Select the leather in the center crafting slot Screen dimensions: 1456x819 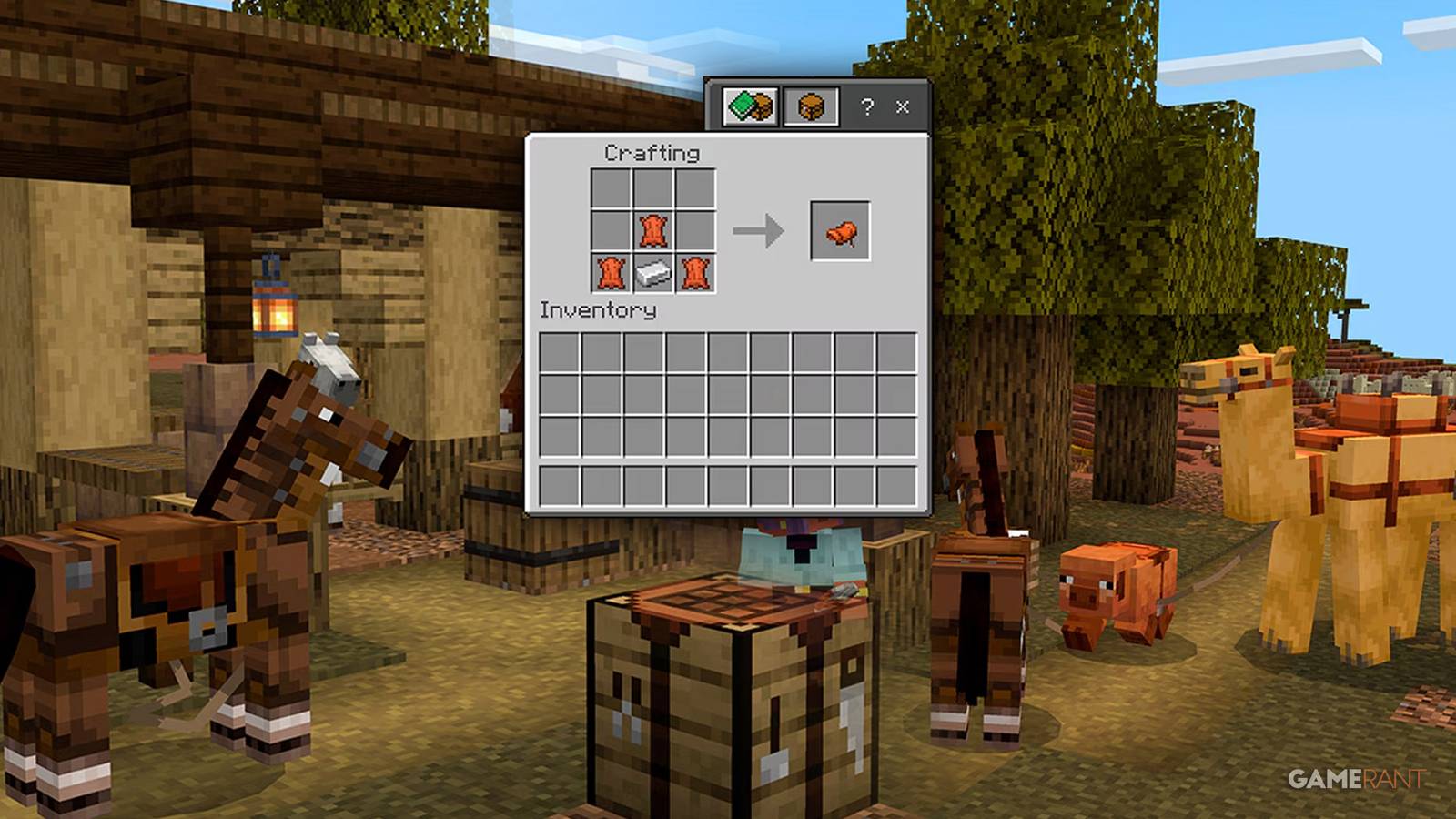[651, 229]
